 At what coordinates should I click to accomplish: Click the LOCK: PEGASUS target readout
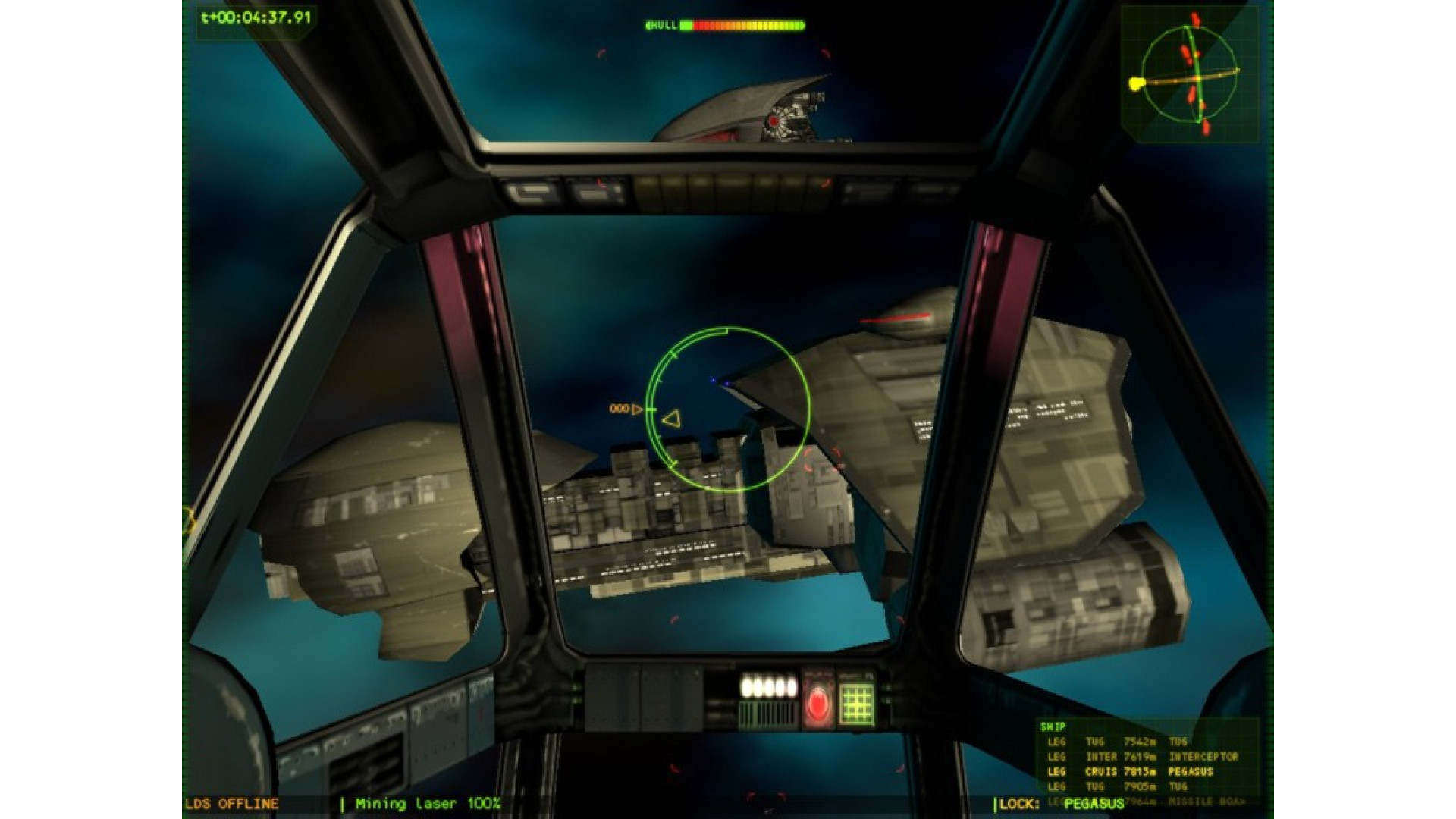(x=1062, y=804)
